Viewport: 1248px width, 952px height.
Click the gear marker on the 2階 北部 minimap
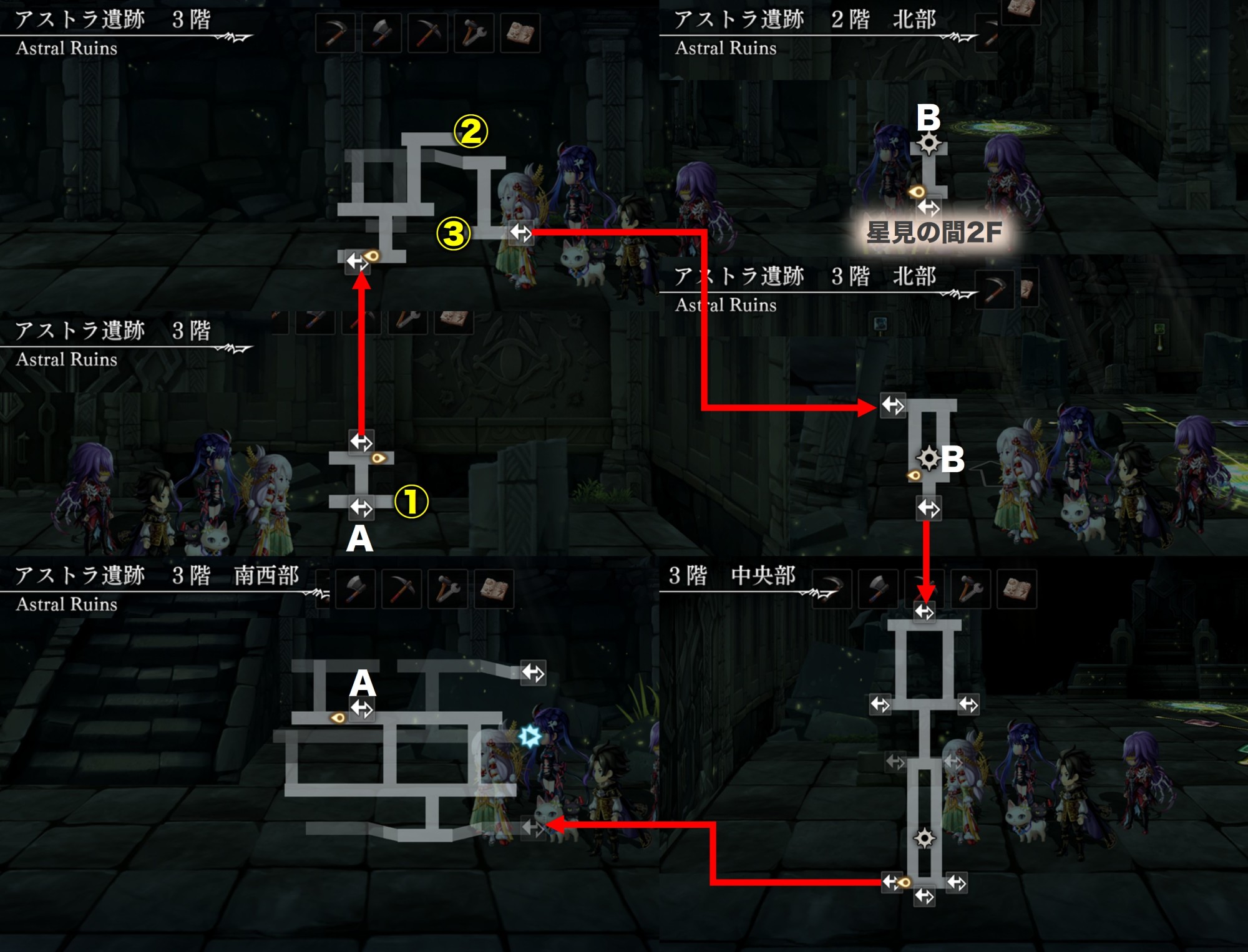point(929,143)
